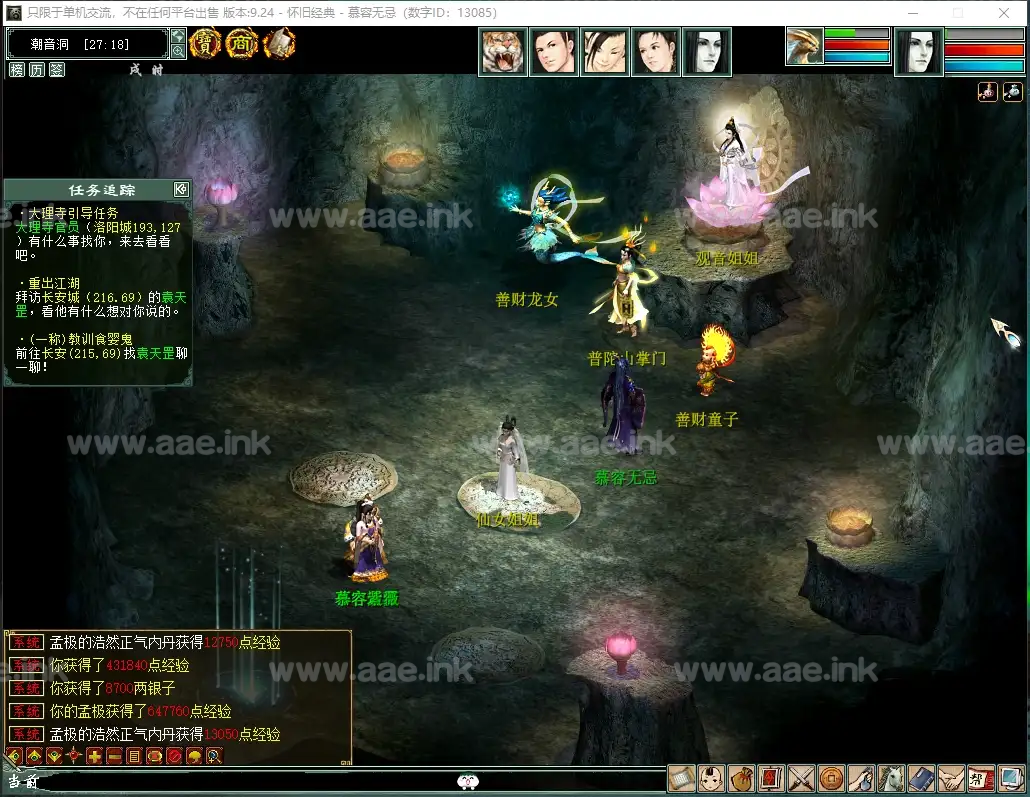Click the crossed swords icon

point(801,779)
